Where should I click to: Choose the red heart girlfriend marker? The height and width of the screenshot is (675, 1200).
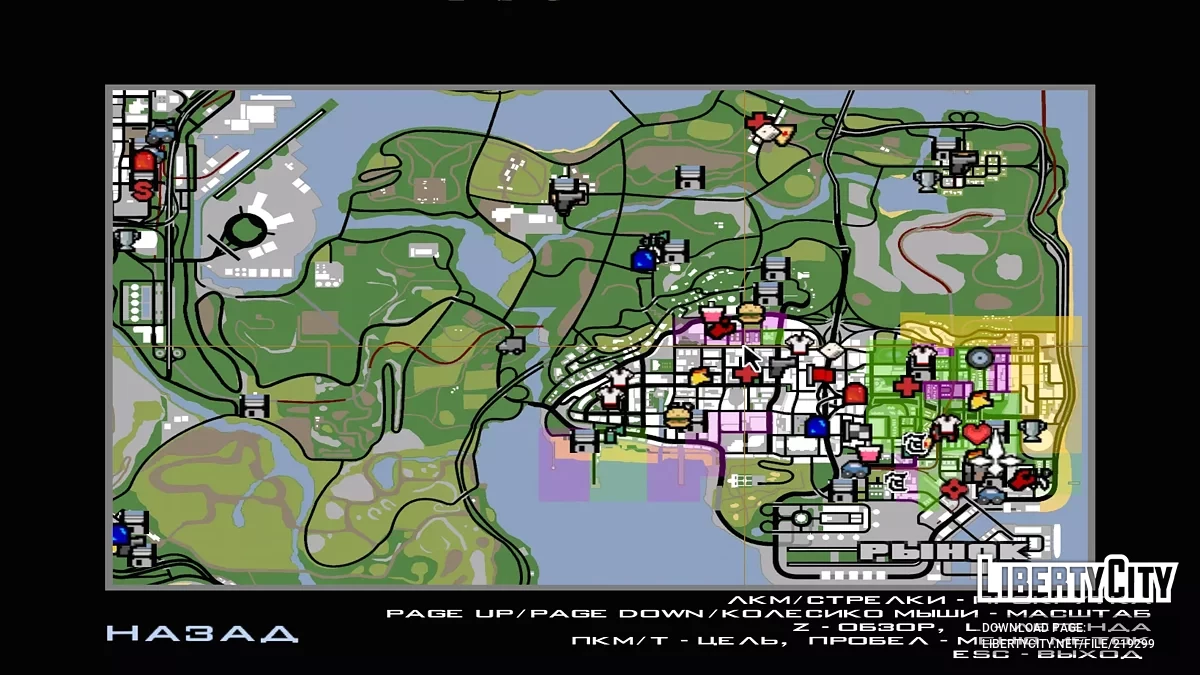(977, 434)
